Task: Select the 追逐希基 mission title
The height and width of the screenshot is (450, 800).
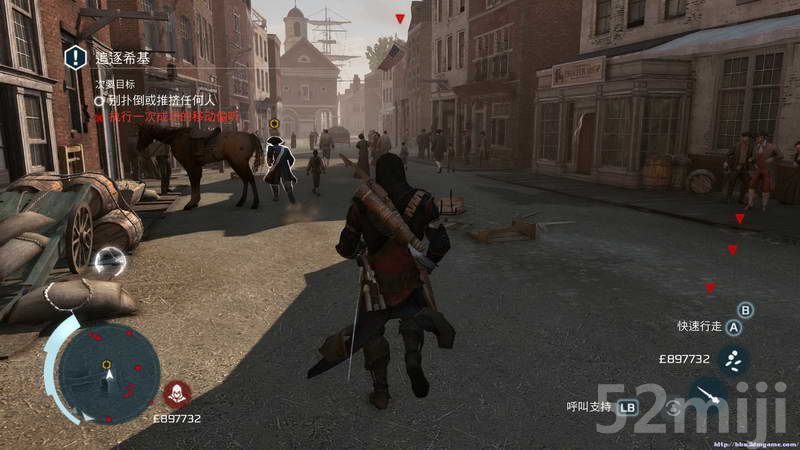Action: click(x=119, y=58)
